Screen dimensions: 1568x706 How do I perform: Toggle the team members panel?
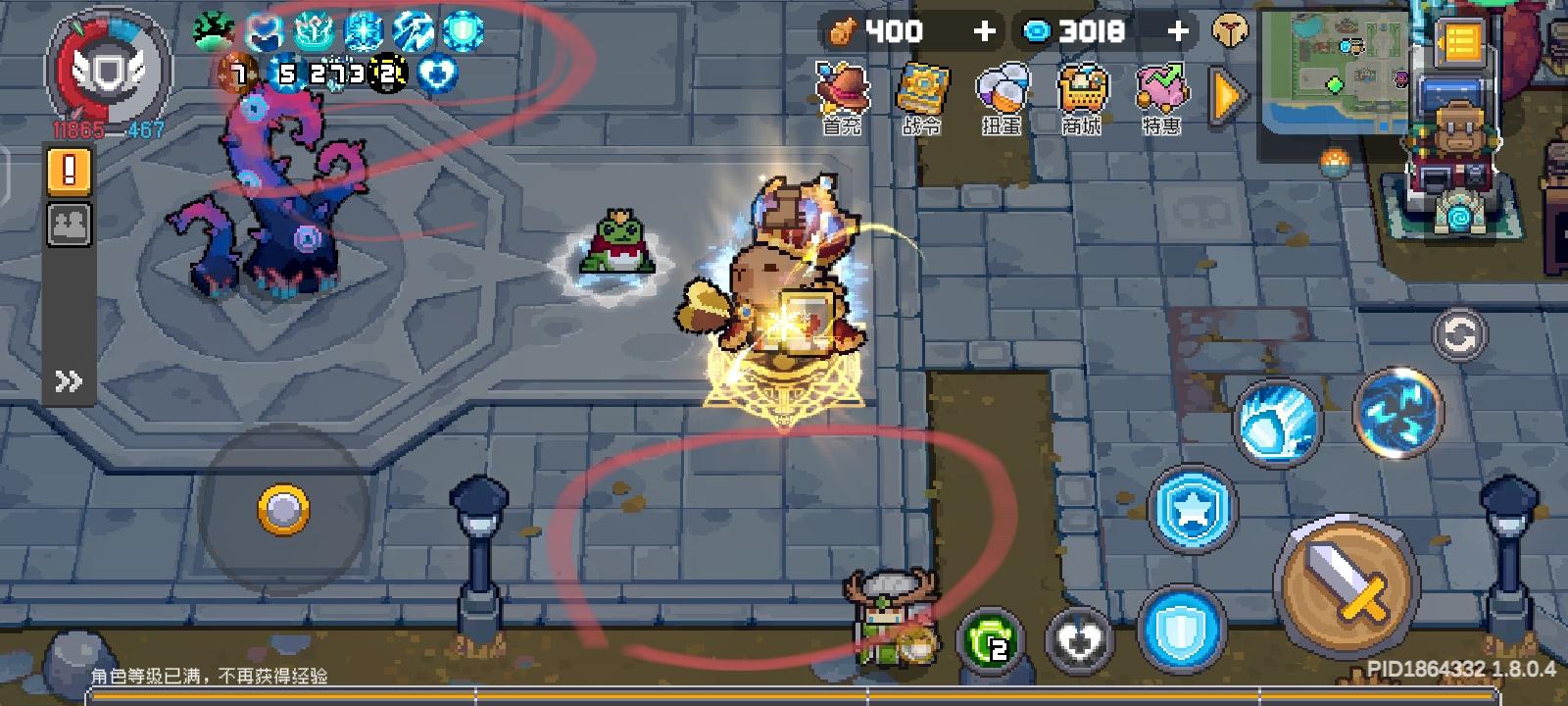coord(66,226)
